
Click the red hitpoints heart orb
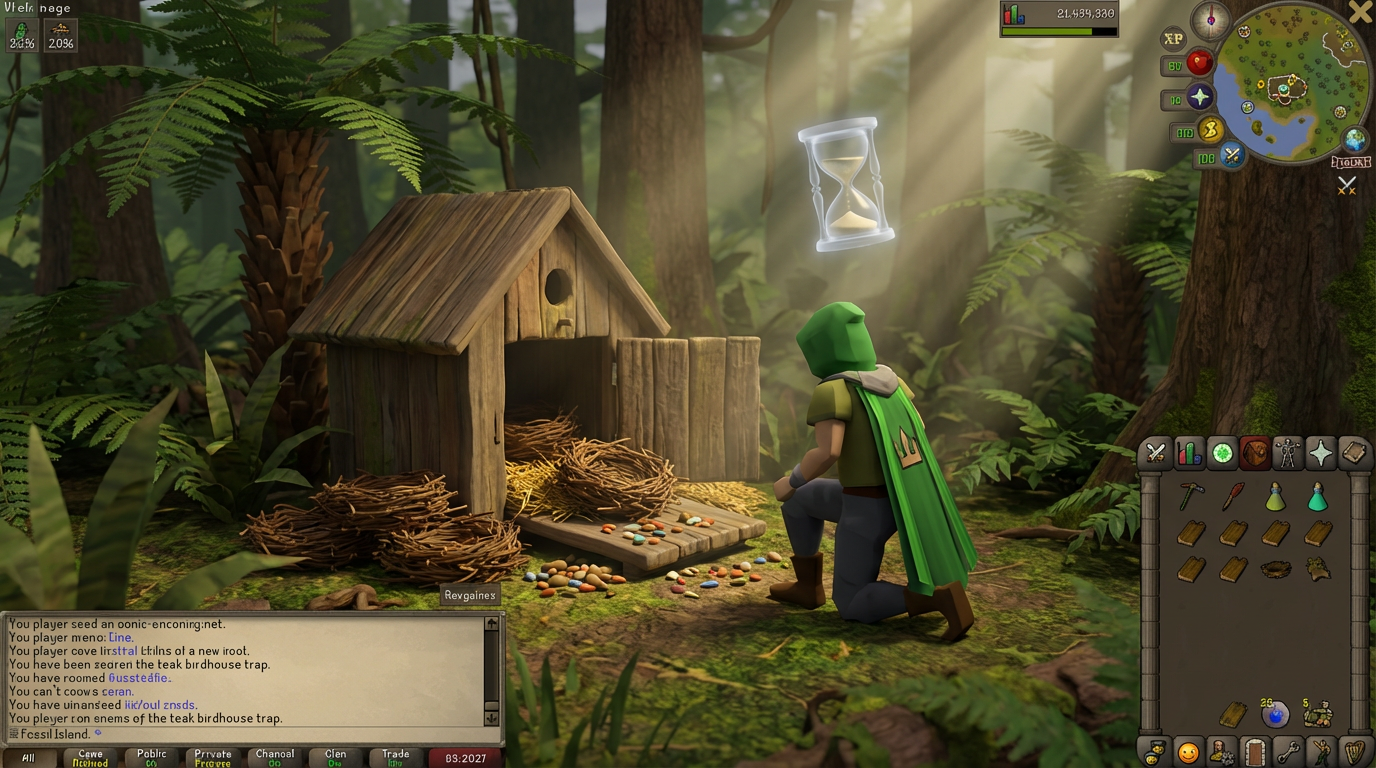click(1199, 64)
